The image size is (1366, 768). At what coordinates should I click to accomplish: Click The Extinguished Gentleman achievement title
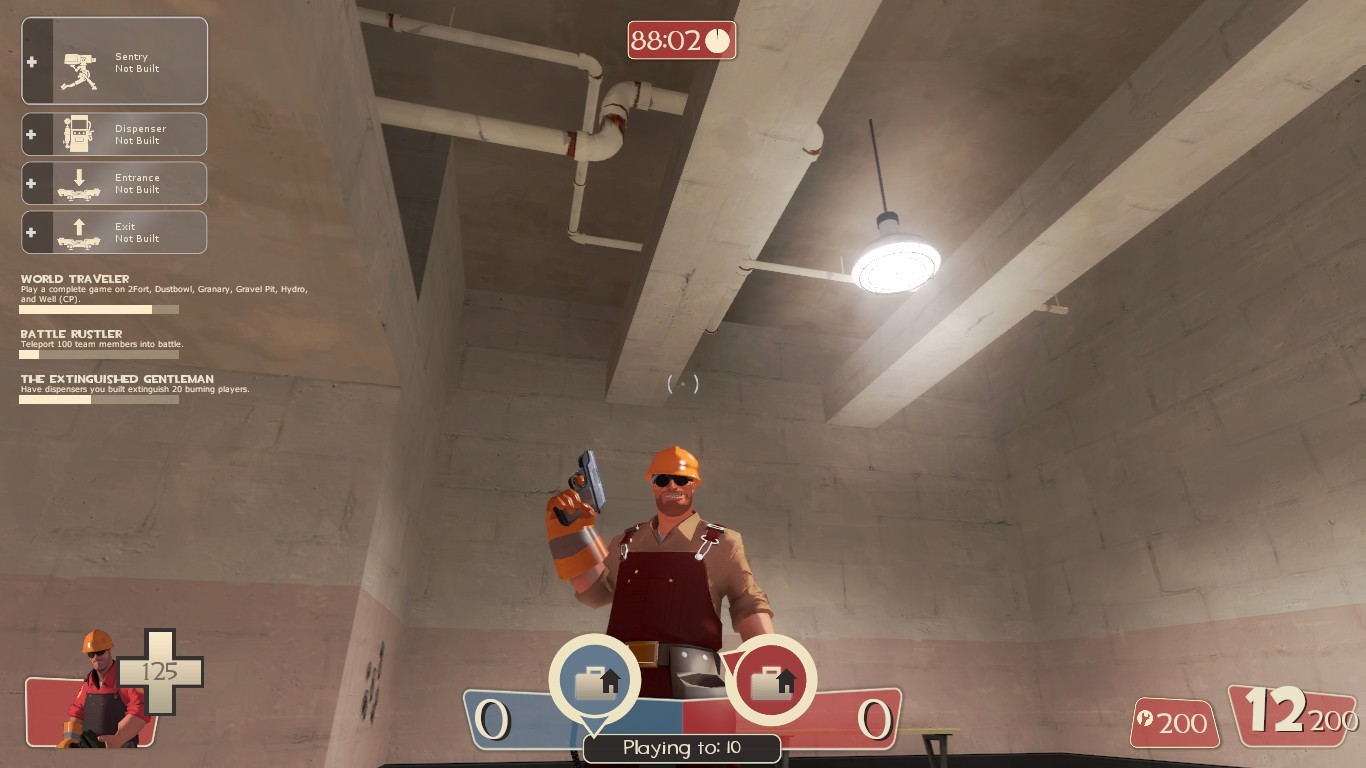(x=115, y=379)
